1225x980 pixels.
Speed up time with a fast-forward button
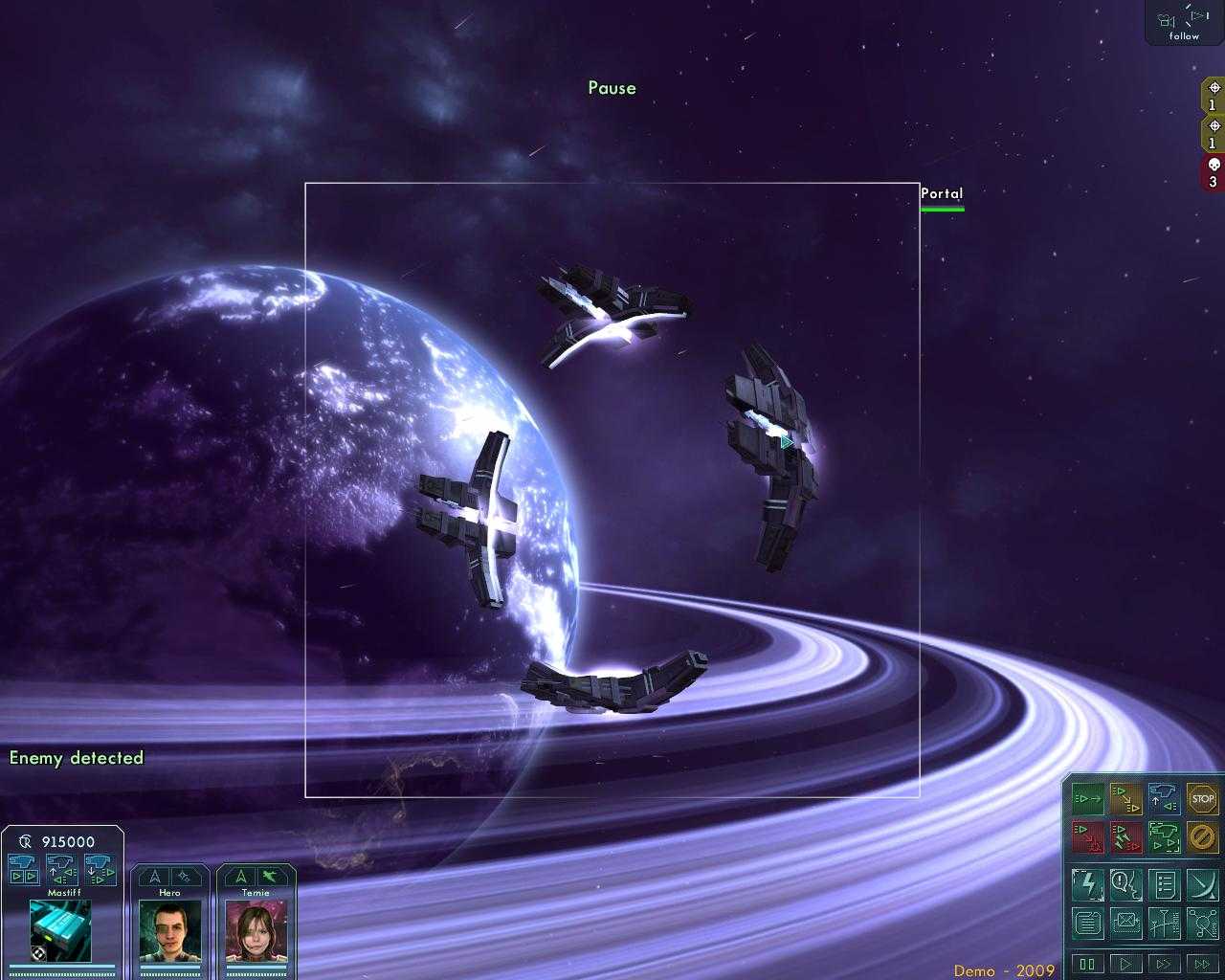(x=1165, y=965)
